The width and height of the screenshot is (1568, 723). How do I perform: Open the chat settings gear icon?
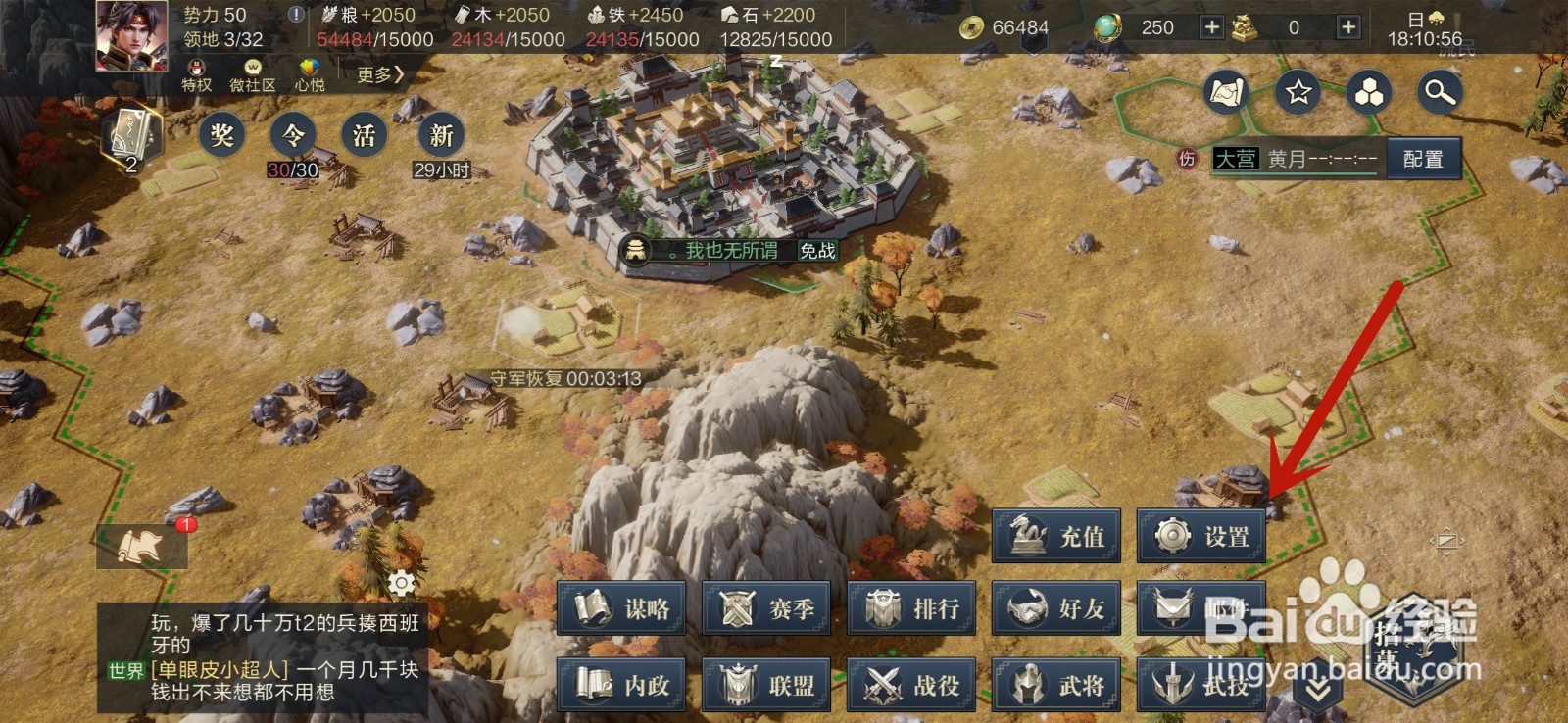(402, 583)
